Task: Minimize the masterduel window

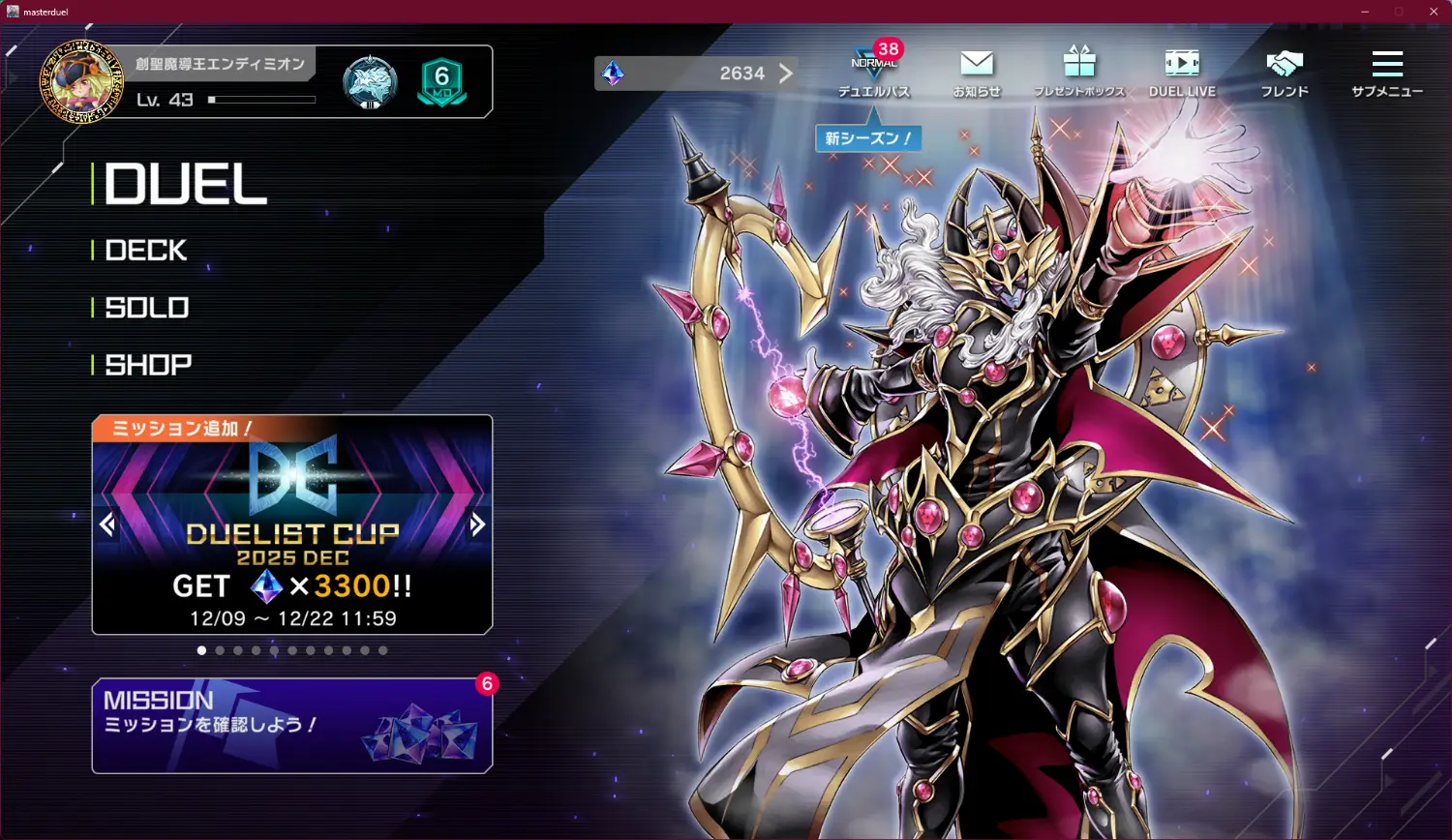Action: tap(1365, 12)
